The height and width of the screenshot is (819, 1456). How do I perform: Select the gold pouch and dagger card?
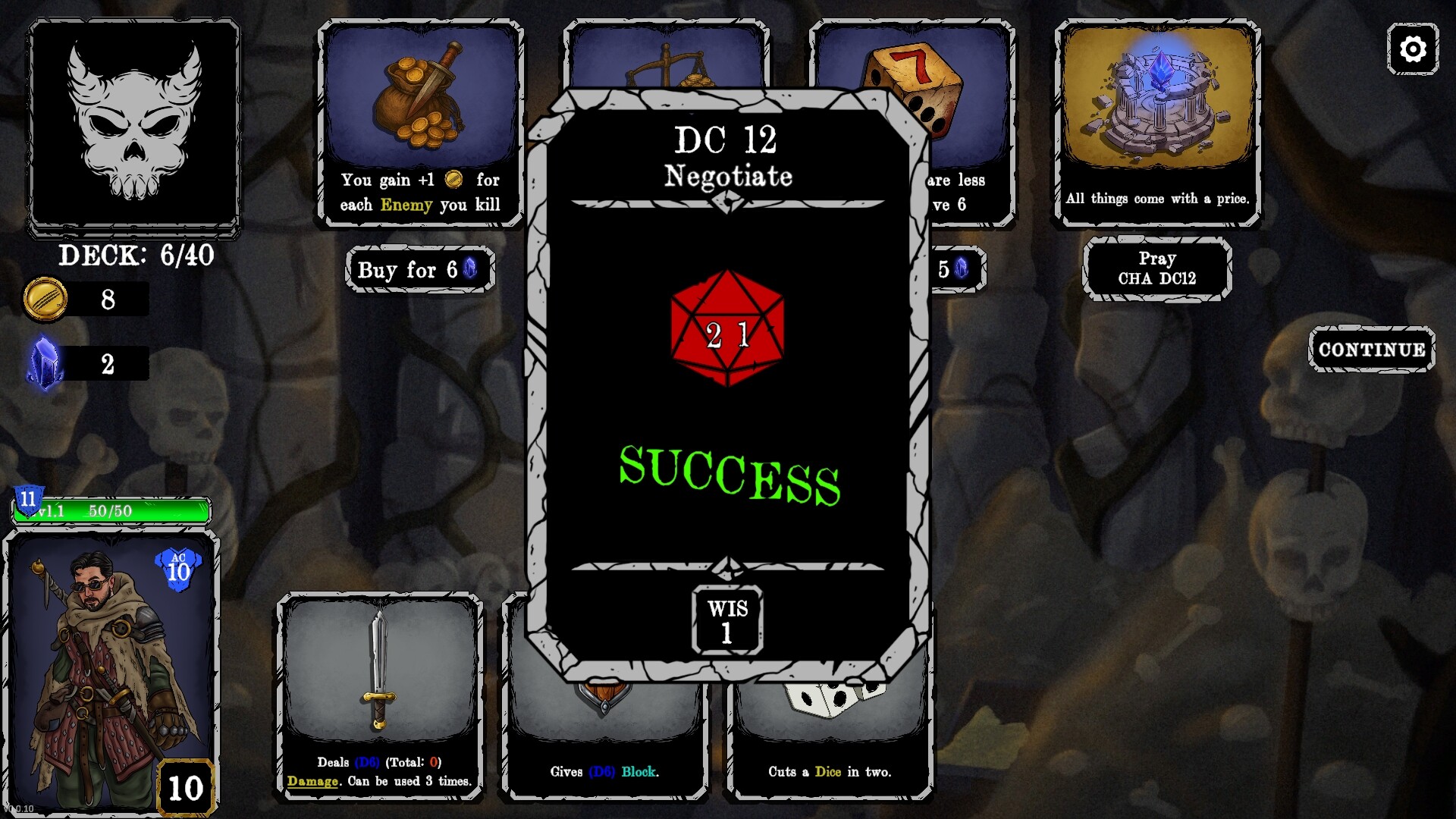pyautogui.click(x=420, y=121)
